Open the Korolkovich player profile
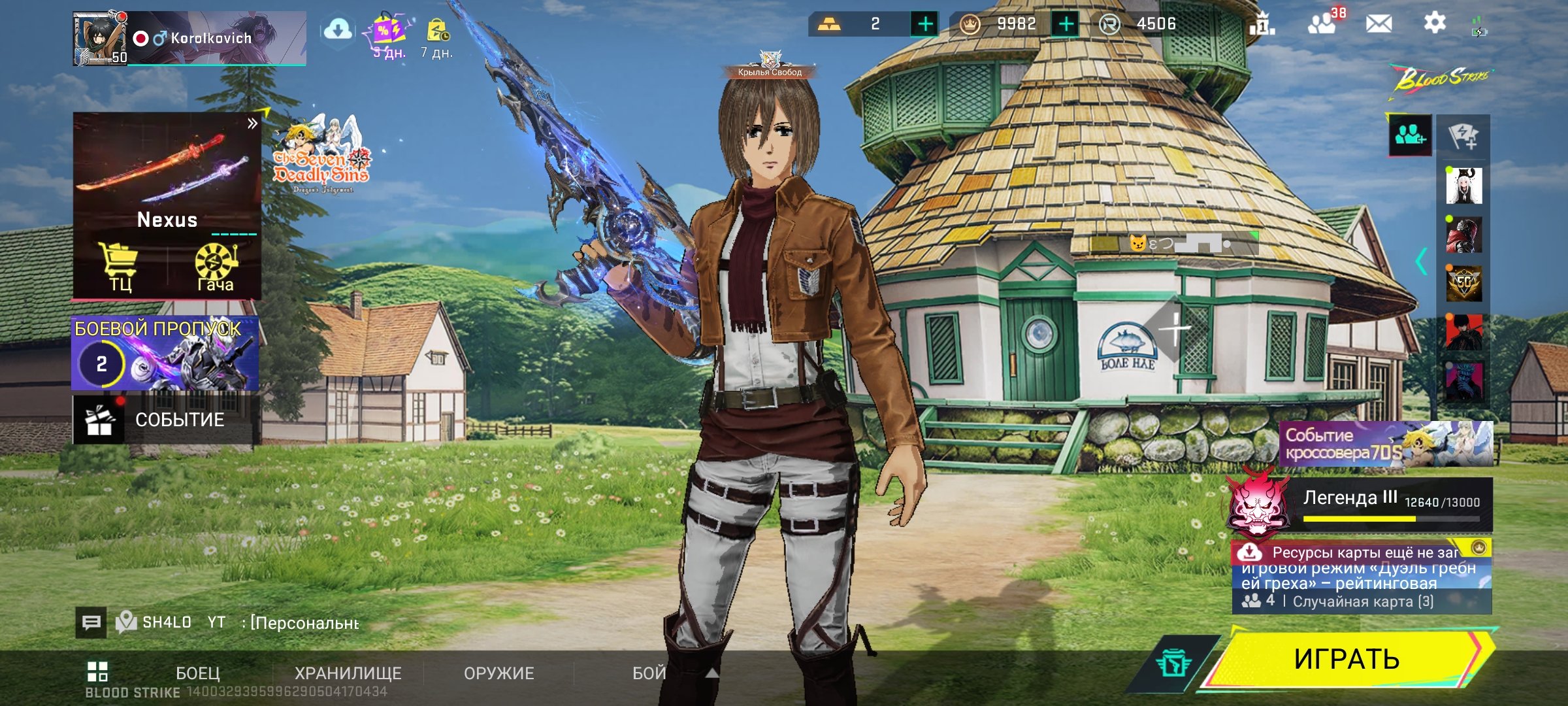The height and width of the screenshot is (706, 1568). [189, 38]
